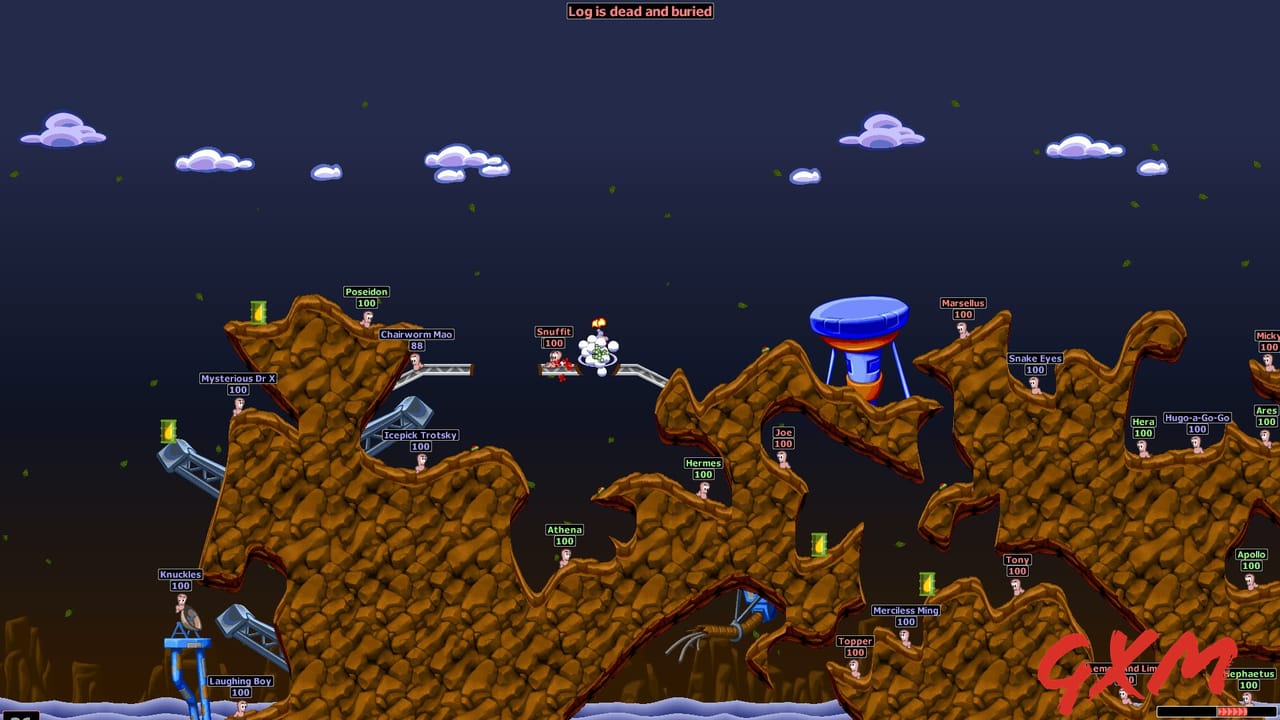Click Joe's name tag entry
1280x720 pixels.
click(782, 432)
